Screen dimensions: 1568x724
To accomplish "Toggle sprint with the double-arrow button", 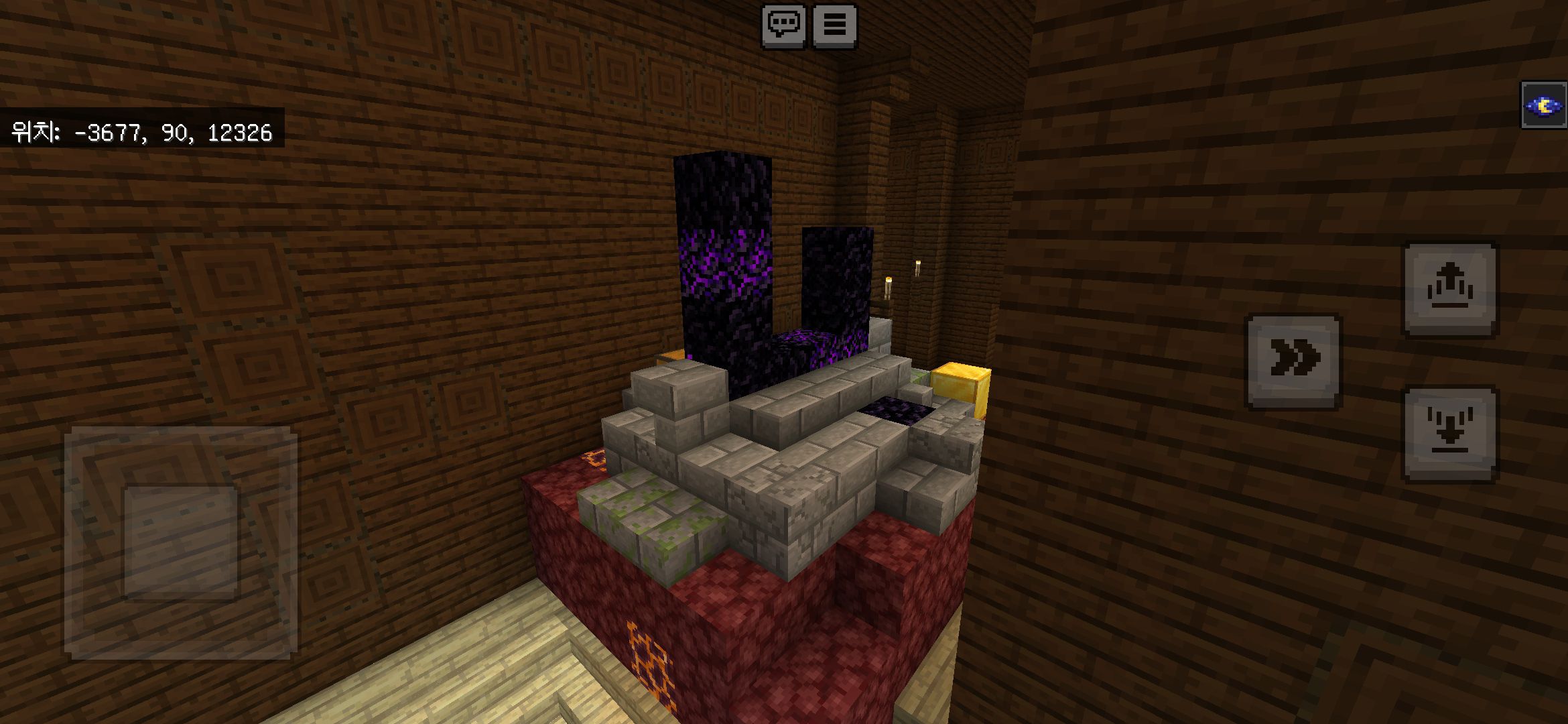I will tap(1293, 361).
